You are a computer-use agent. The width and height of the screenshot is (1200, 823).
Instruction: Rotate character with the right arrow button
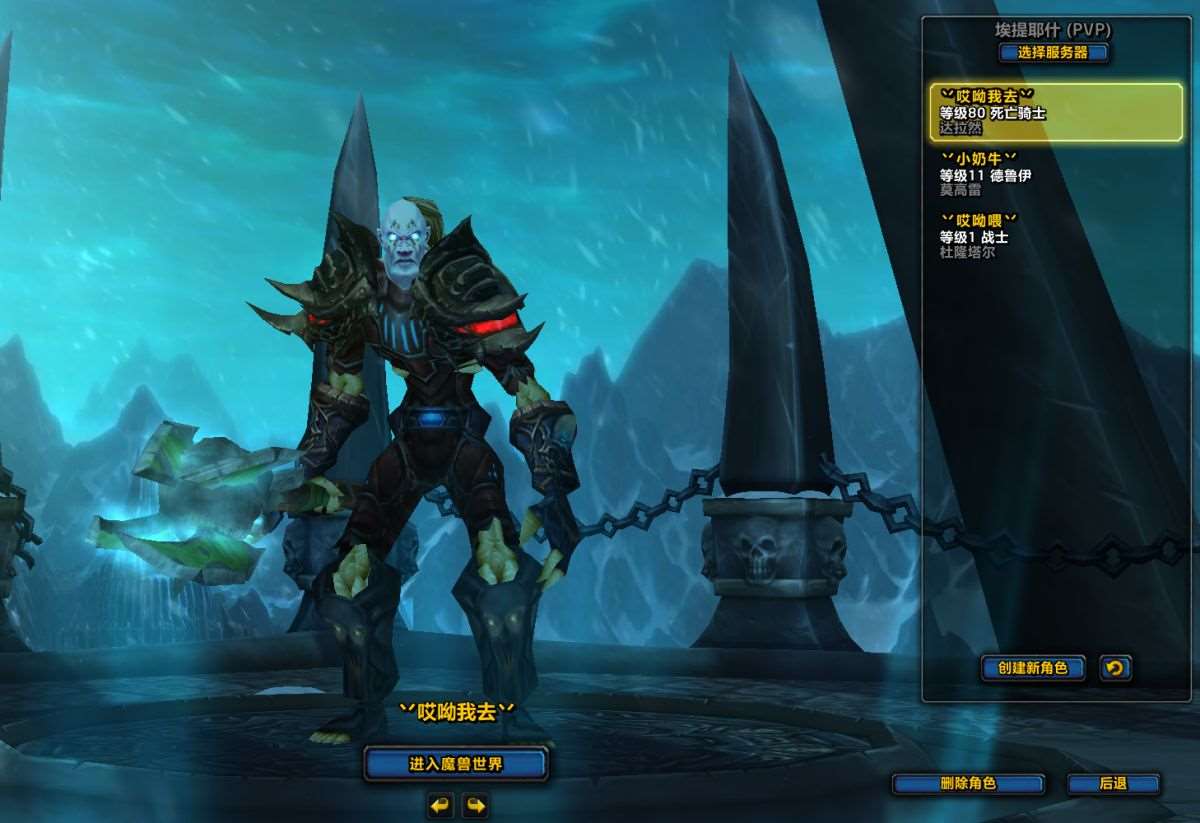(475, 805)
